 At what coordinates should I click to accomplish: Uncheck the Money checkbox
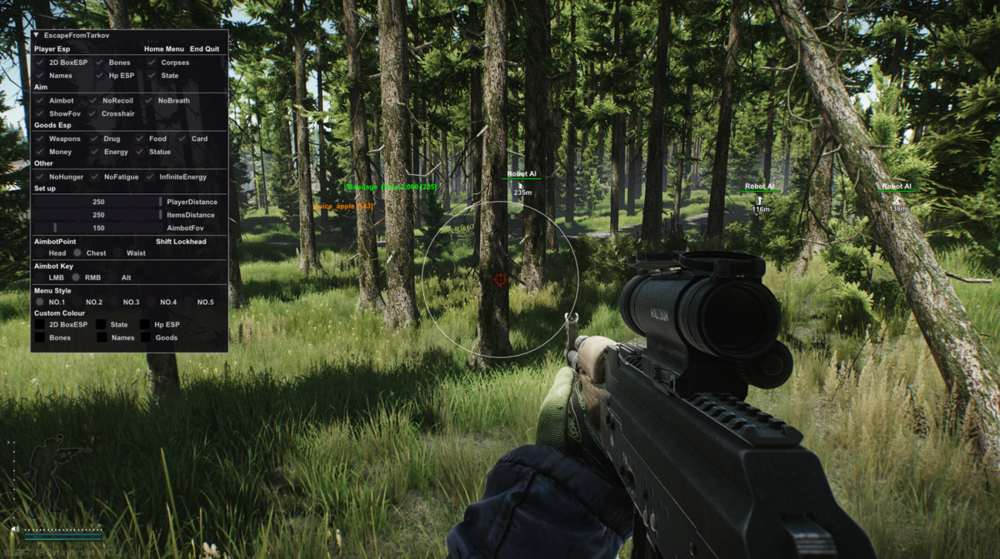coord(39,152)
